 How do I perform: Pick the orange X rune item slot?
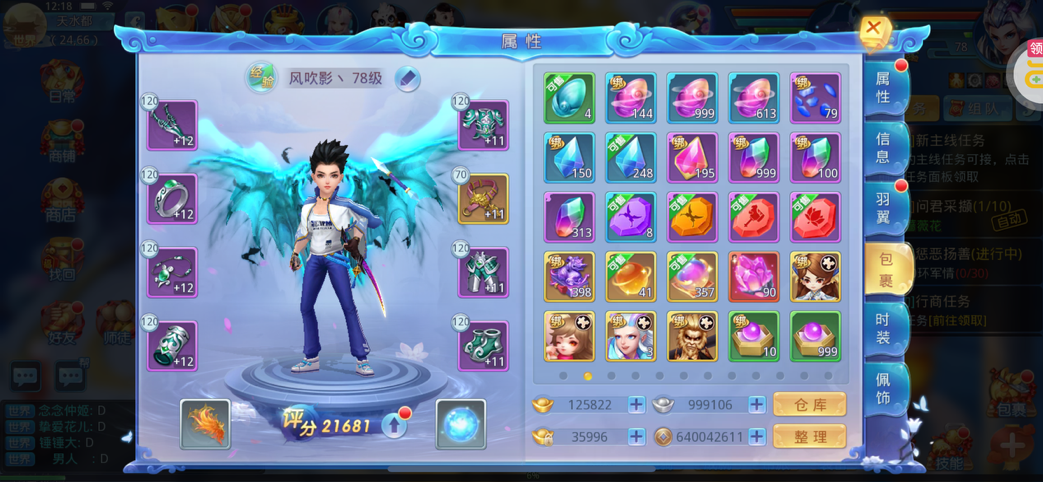(x=692, y=217)
